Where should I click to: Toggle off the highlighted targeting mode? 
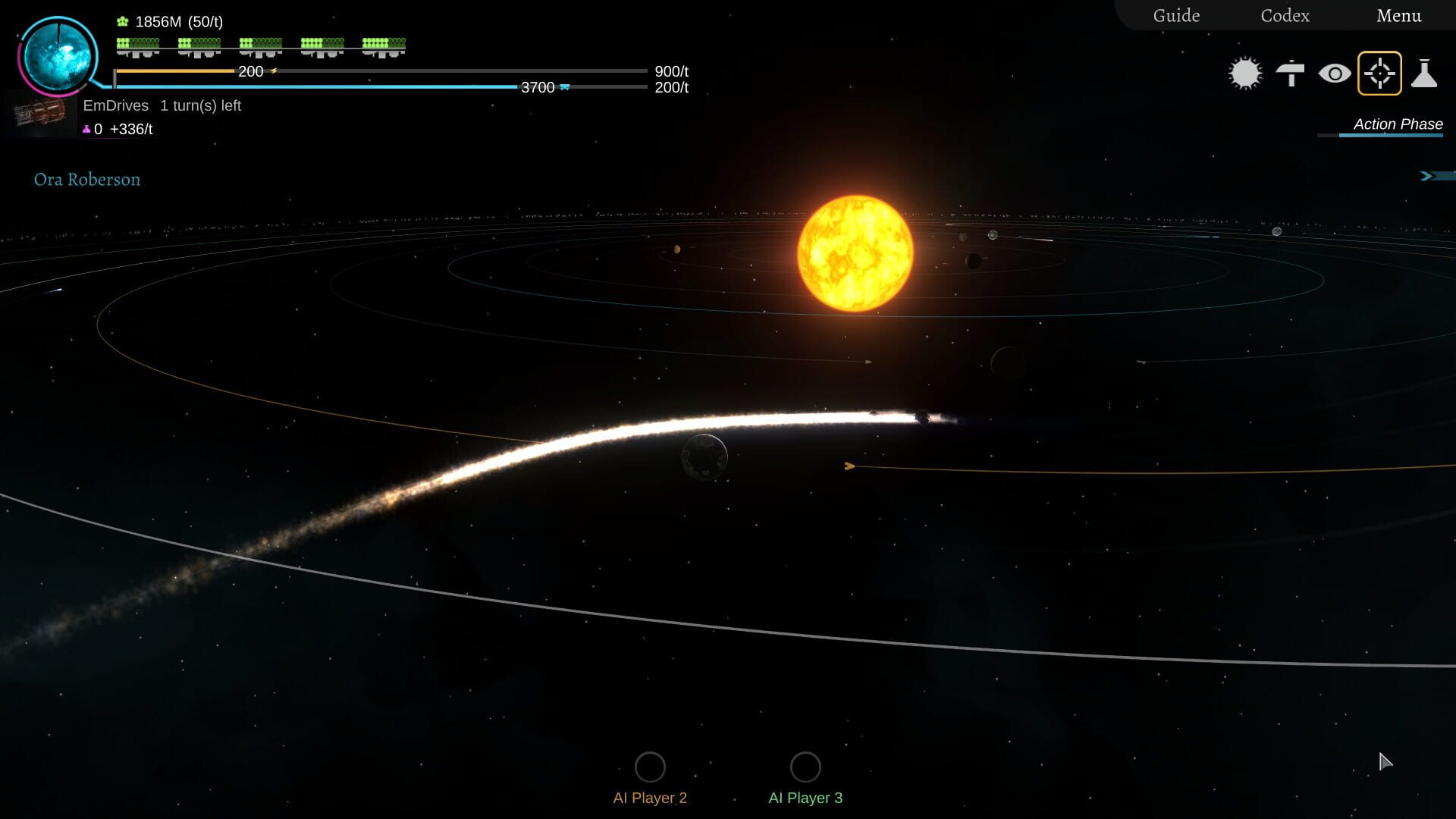pyautogui.click(x=1379, y=73)
